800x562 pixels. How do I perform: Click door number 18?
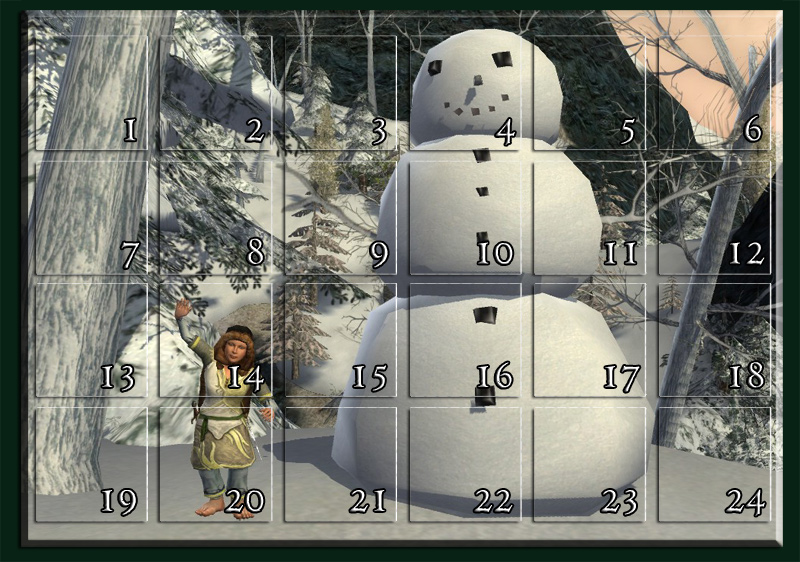(714, 341)
